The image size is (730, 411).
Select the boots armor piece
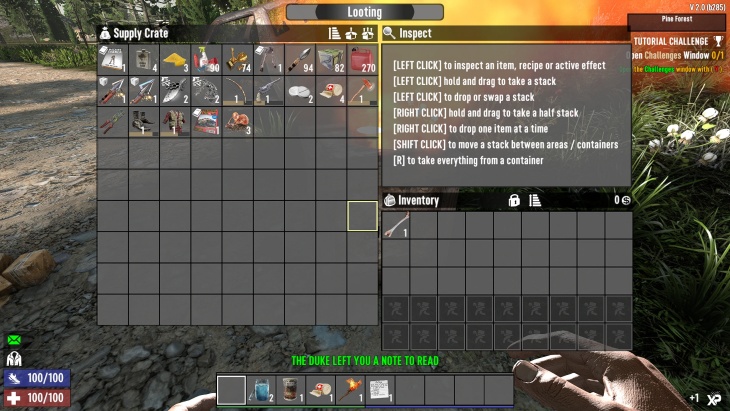click(x=144, y=123)
